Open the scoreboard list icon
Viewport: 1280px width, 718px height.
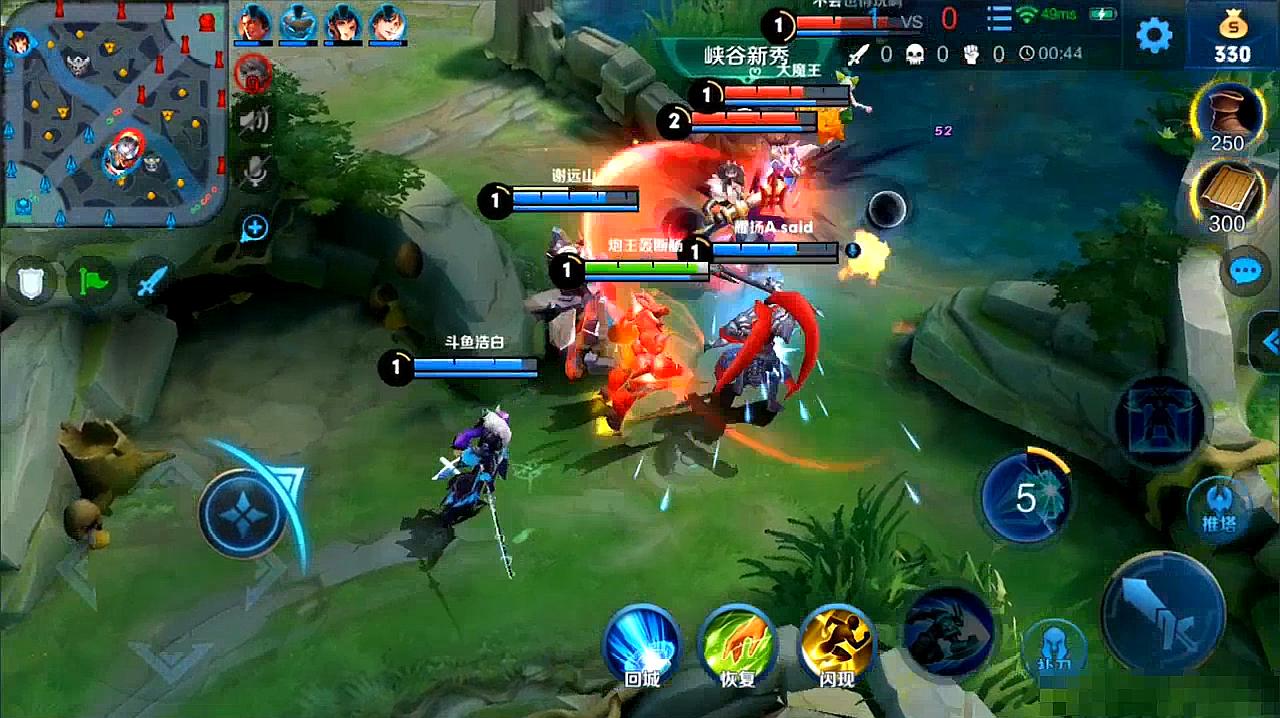(999, 17)
